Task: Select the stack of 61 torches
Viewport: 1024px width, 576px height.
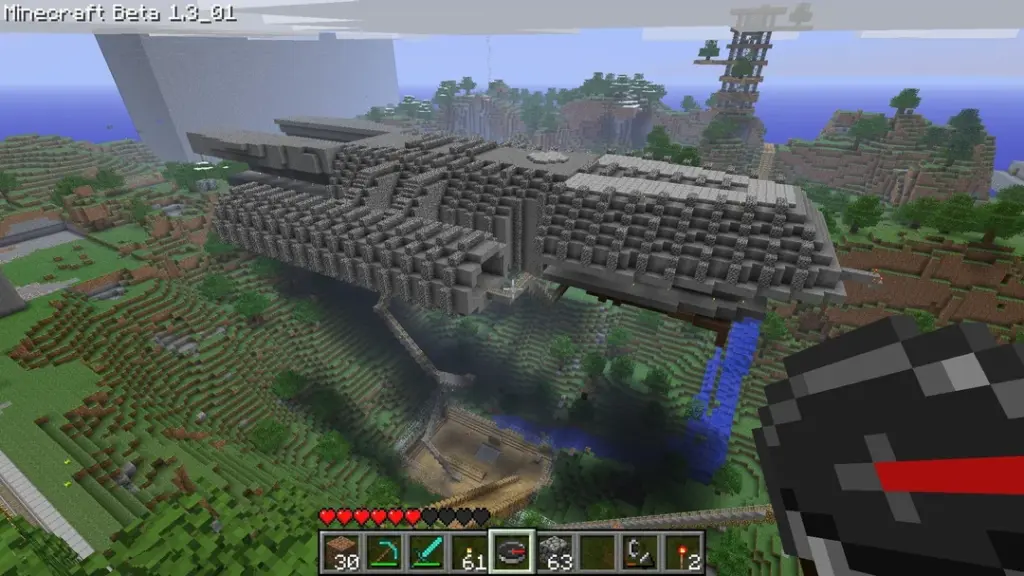Action: 470,551
